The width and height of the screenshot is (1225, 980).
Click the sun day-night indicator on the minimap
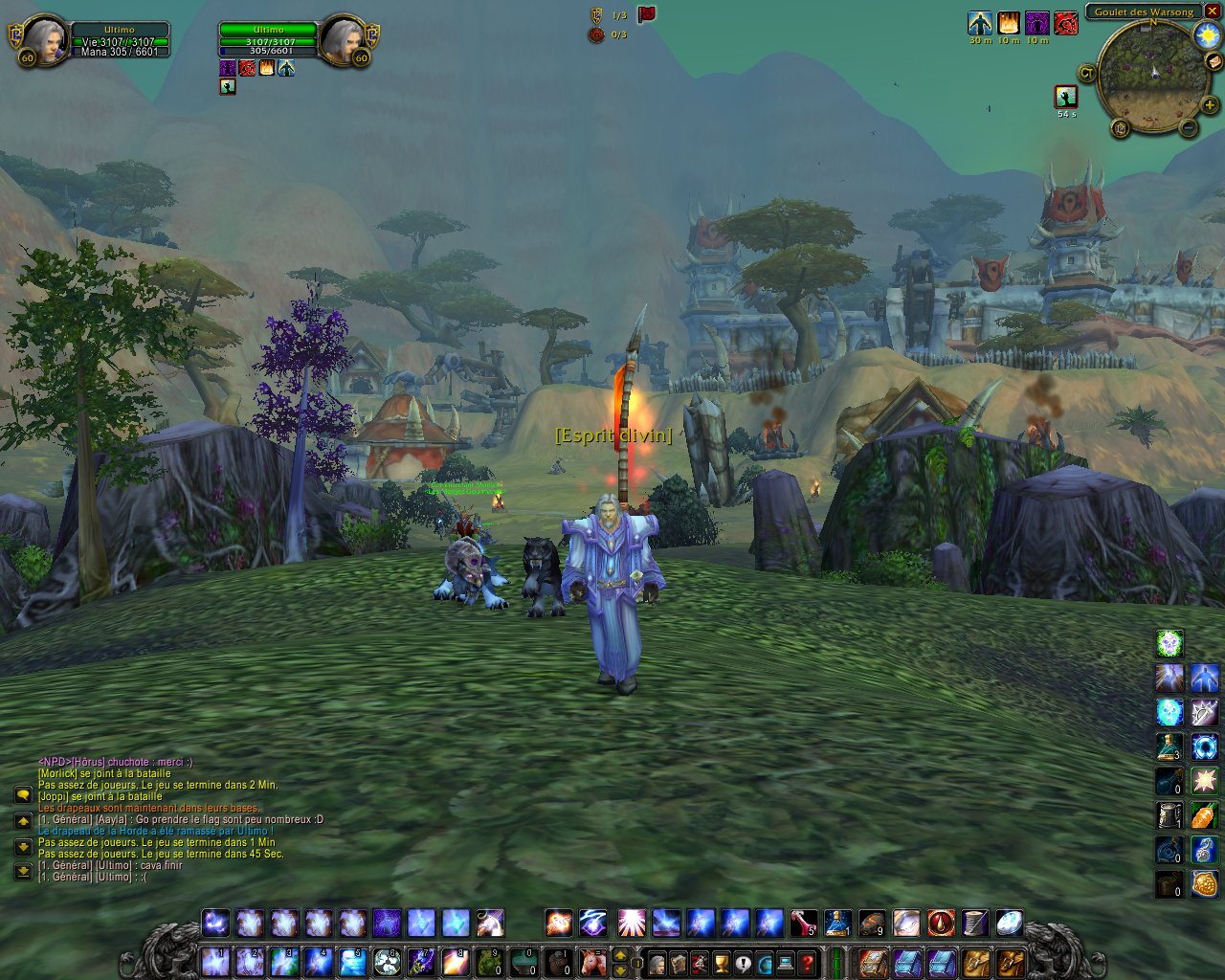[1206, 35]
